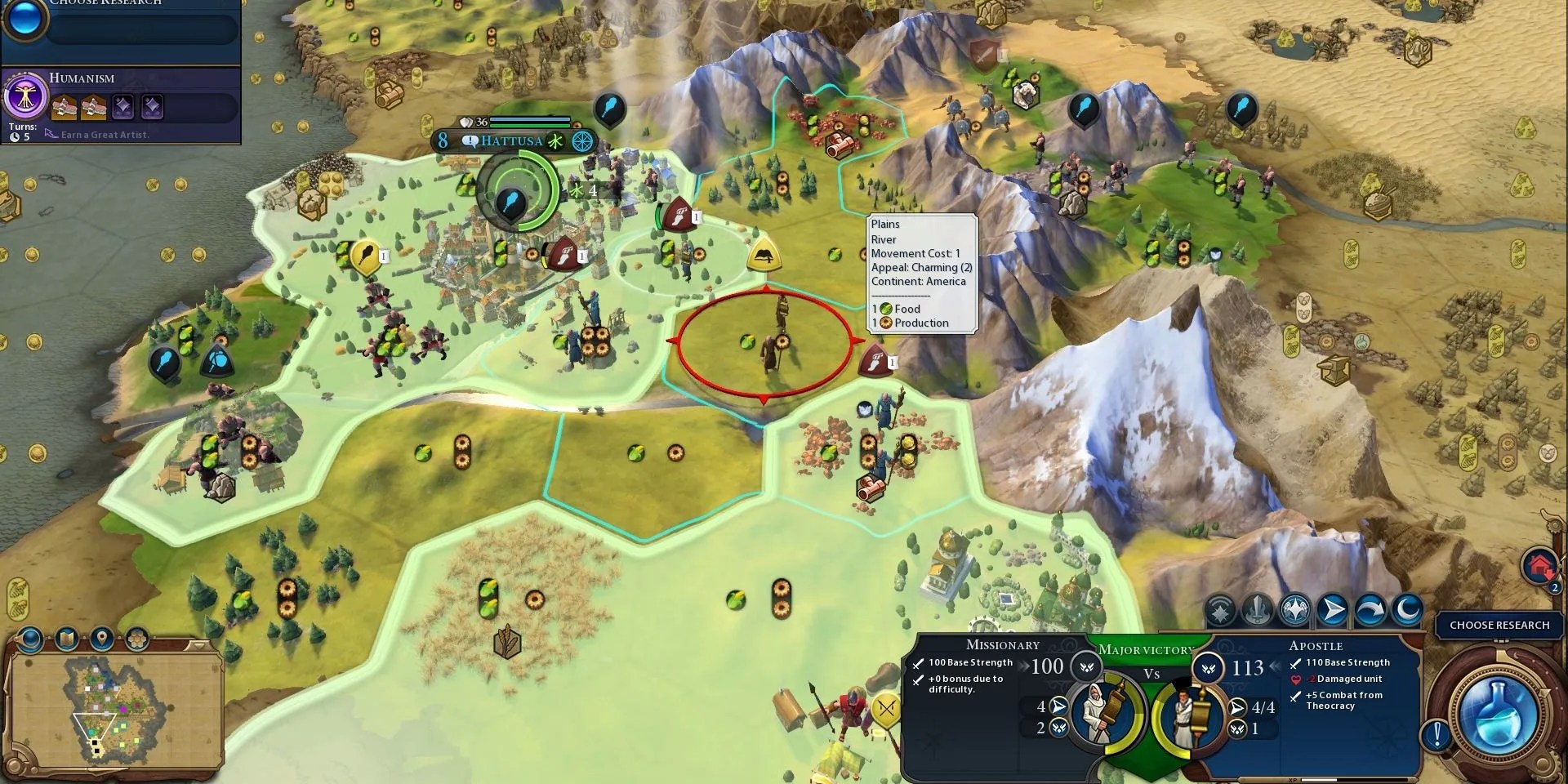
Task: Put the Apostle to Sleep with moon icon
Action: [1407, 608]
